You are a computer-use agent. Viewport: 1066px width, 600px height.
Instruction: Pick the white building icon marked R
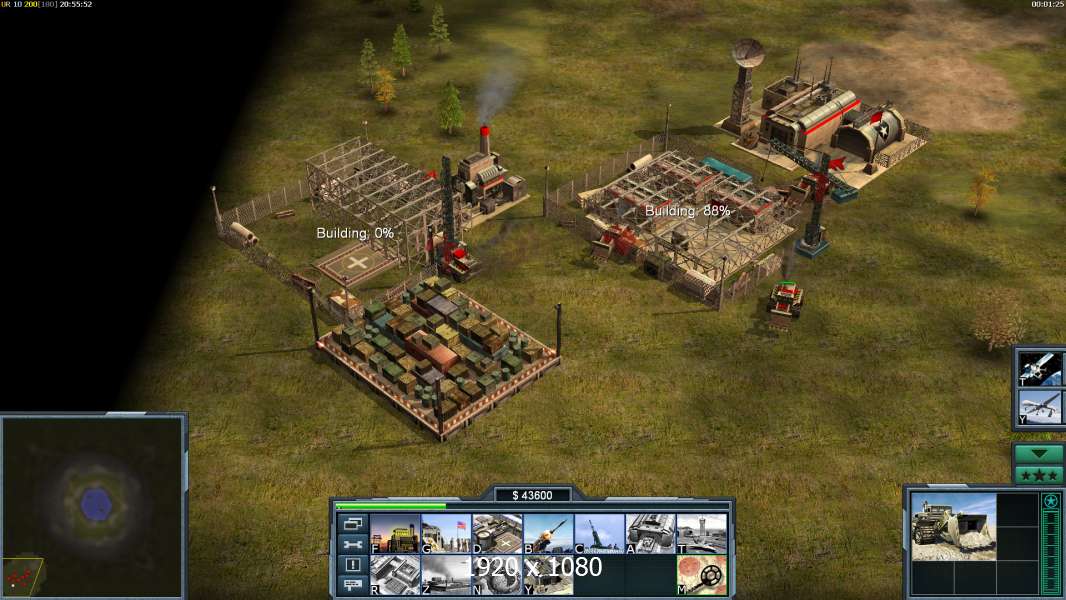pos(394,574)
